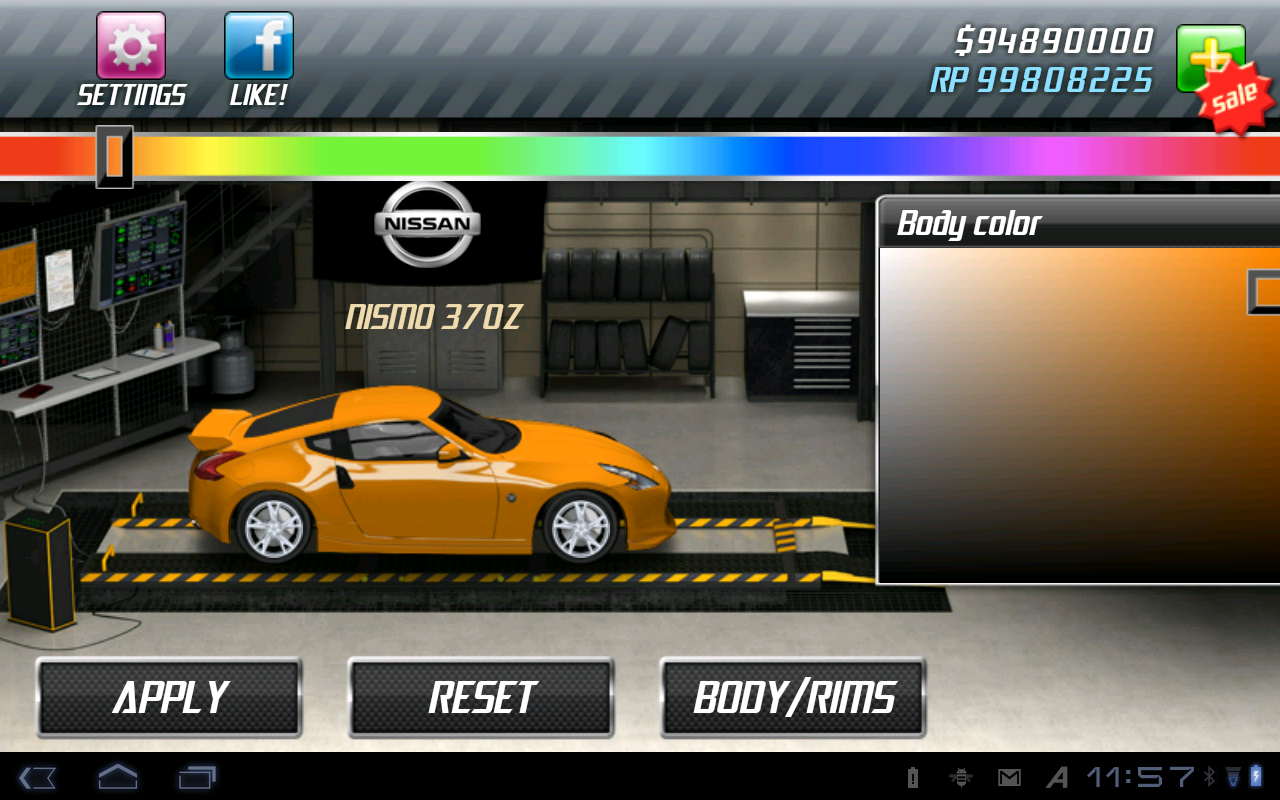Switch to rim painting via BODY/RIMS
This screenshot has height=800, width=1280.
(793, 696)
